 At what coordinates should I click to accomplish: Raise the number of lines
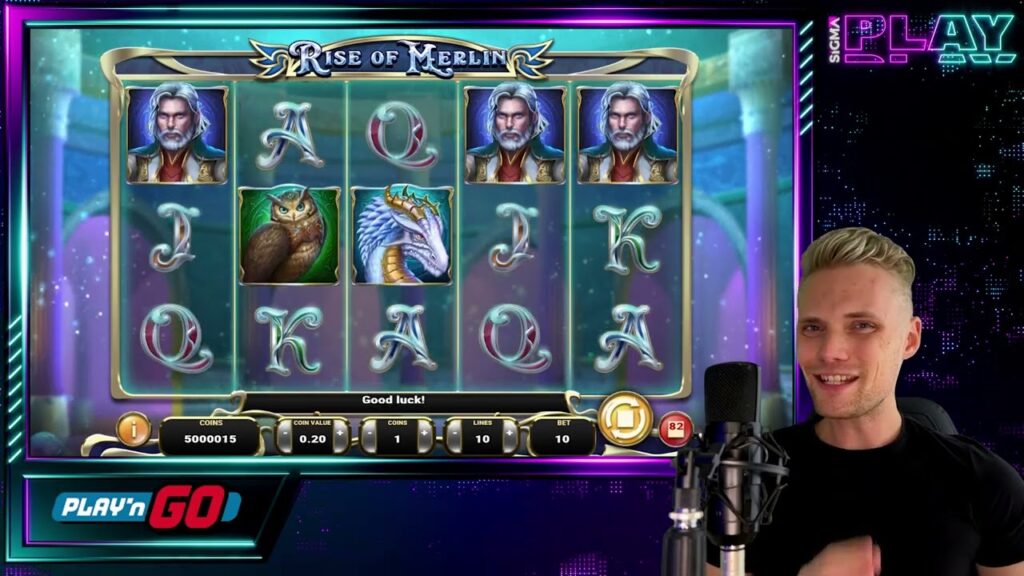click(510, 436)
